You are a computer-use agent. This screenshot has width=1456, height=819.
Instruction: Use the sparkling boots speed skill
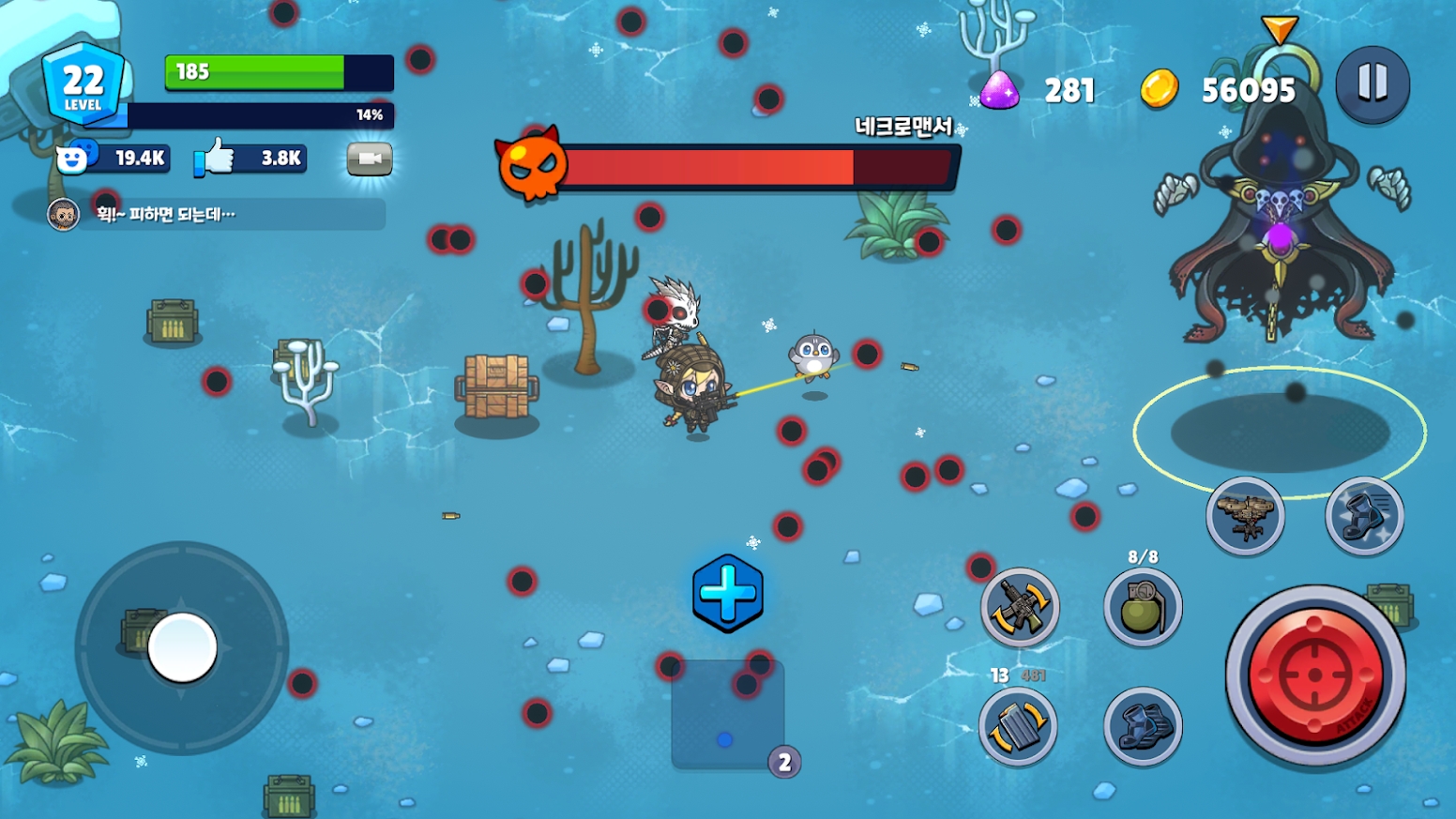[x=1364, y=516]
